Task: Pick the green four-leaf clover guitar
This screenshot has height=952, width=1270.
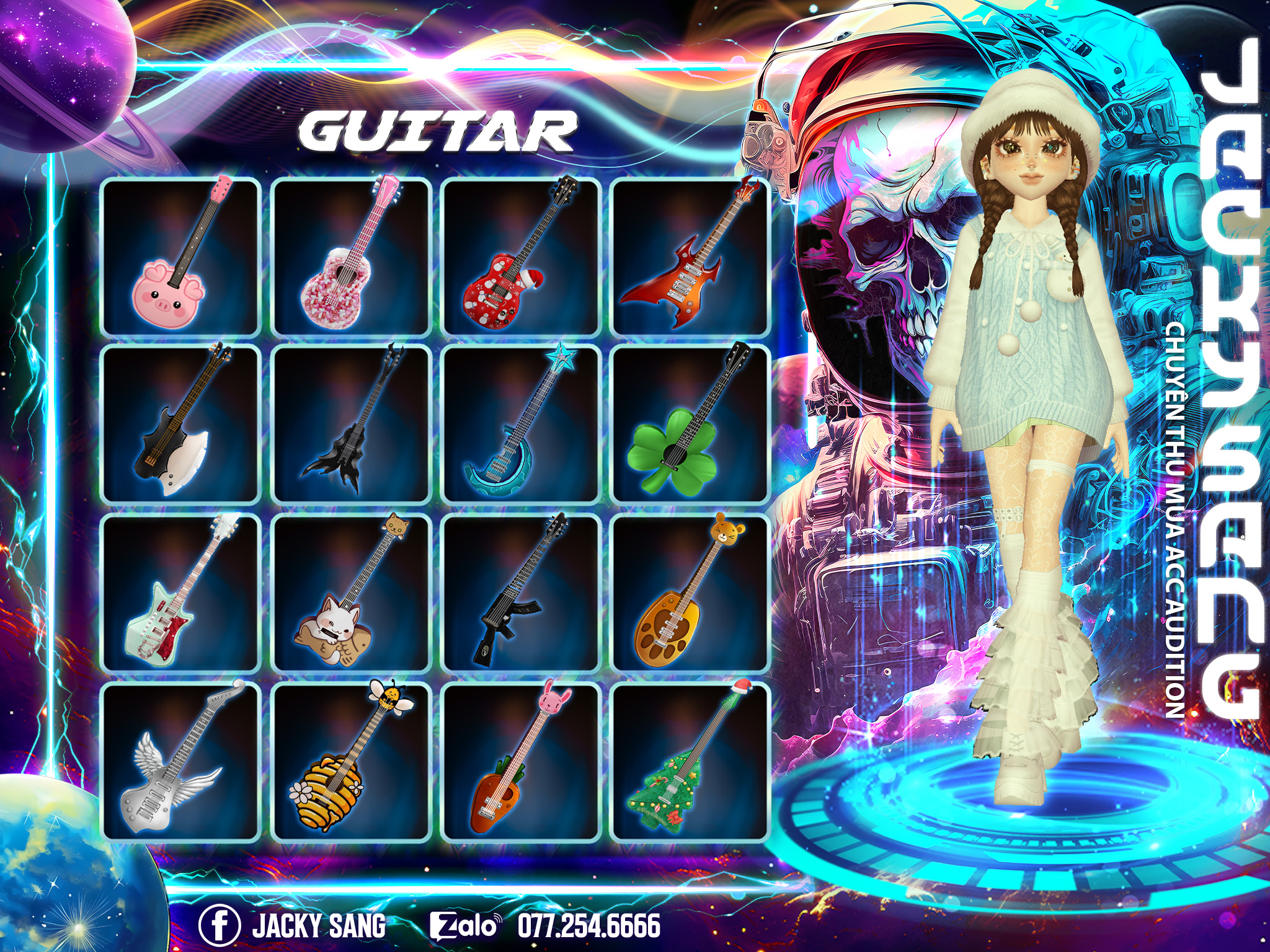Action: pyautogui.click(x=690, y=425)
